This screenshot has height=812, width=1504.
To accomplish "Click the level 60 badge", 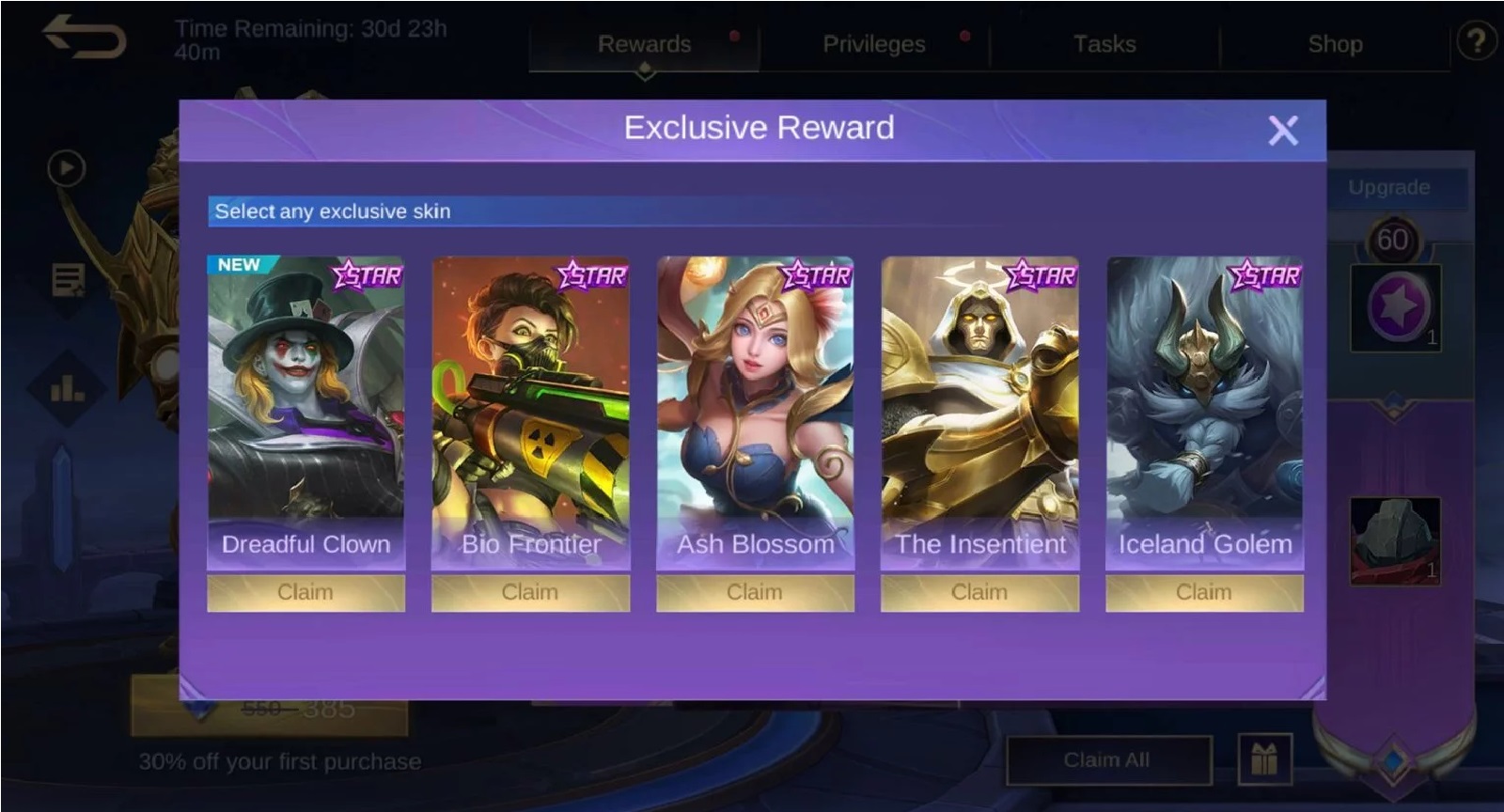I will pos(1395,238).
